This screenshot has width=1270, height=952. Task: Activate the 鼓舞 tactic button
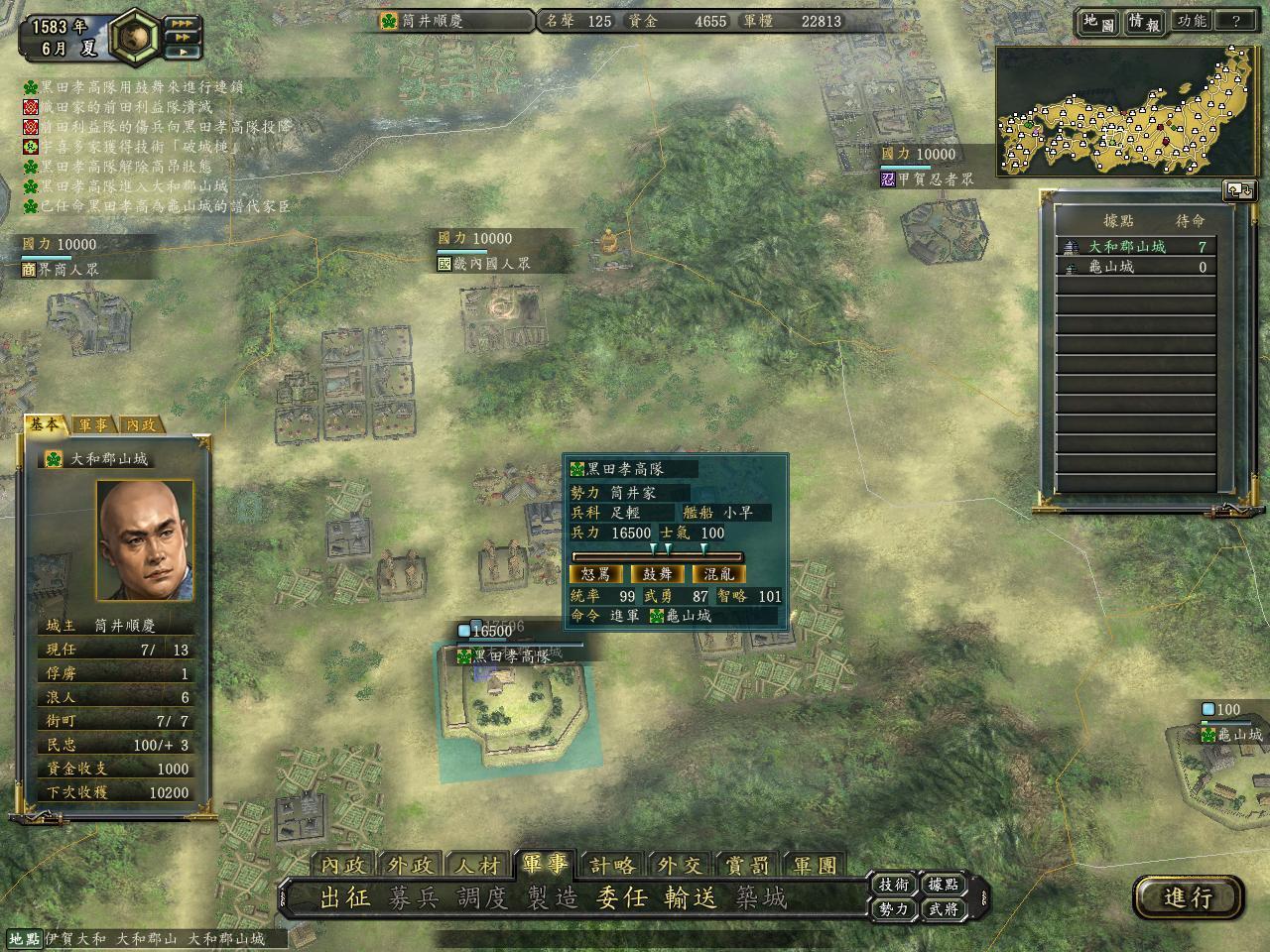(x=658, y=574)
